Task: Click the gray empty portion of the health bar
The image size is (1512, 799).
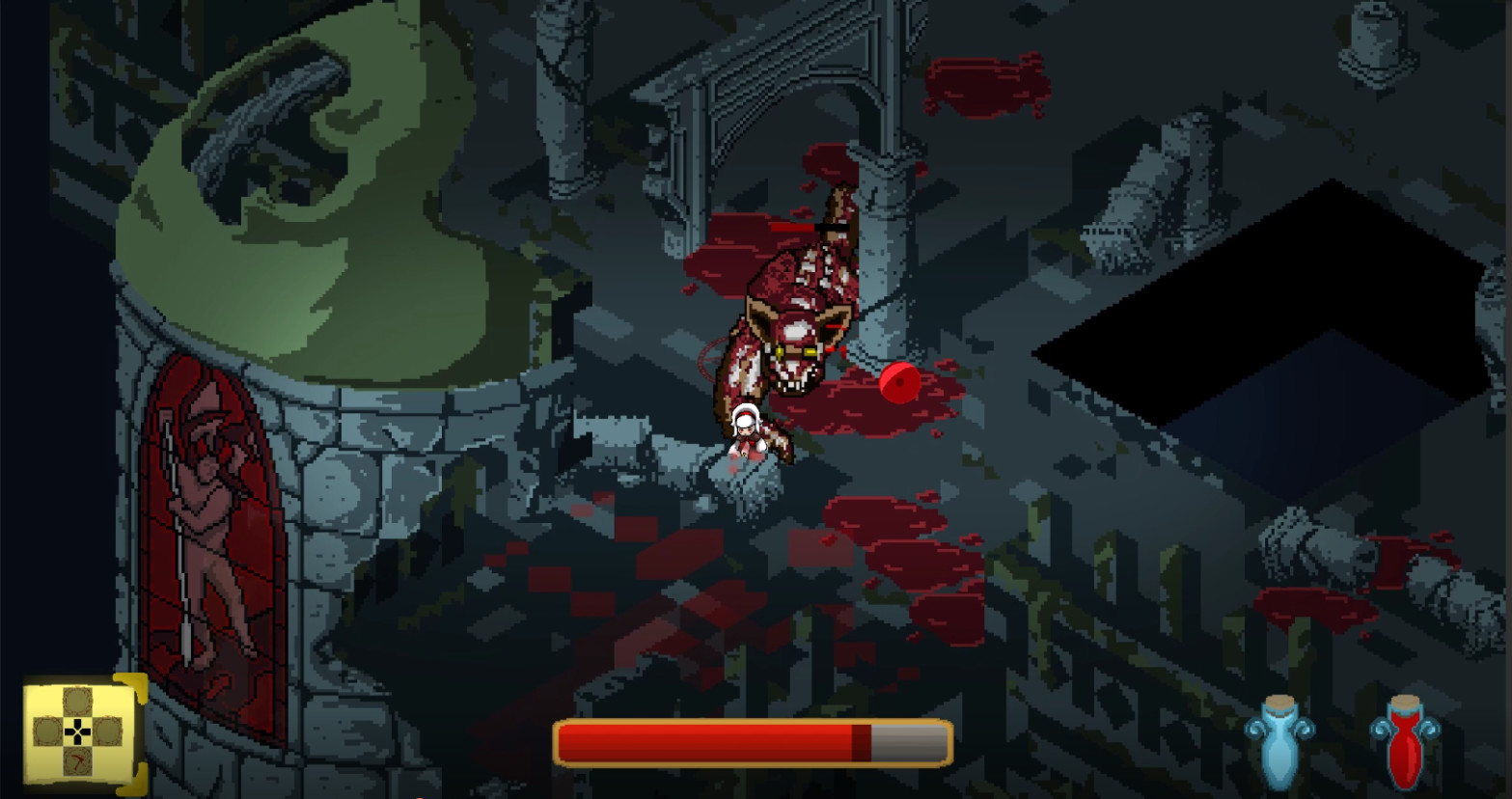Action: pyautogui.click(x=907, y=741)
